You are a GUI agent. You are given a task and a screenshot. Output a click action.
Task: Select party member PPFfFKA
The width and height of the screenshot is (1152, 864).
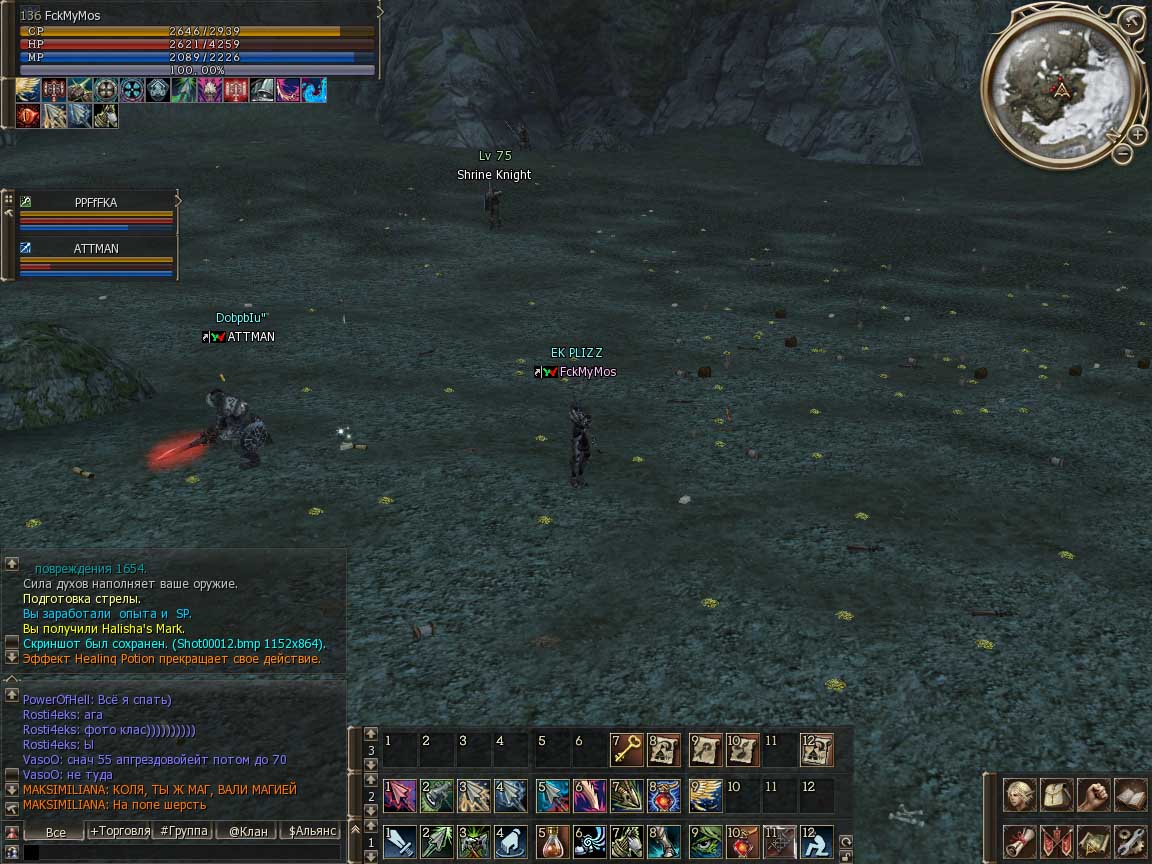pyautogui.click(x=96, y=202)
